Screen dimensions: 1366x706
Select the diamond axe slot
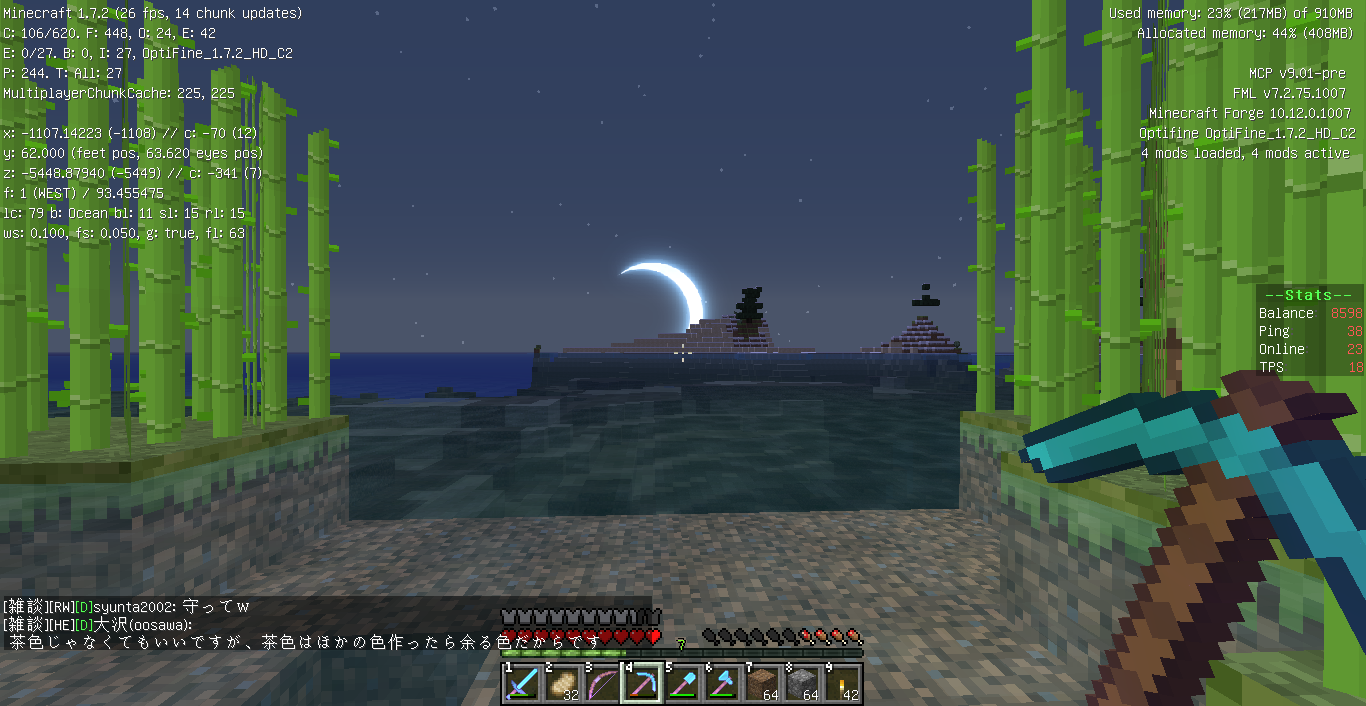click(x=722, y=683)
